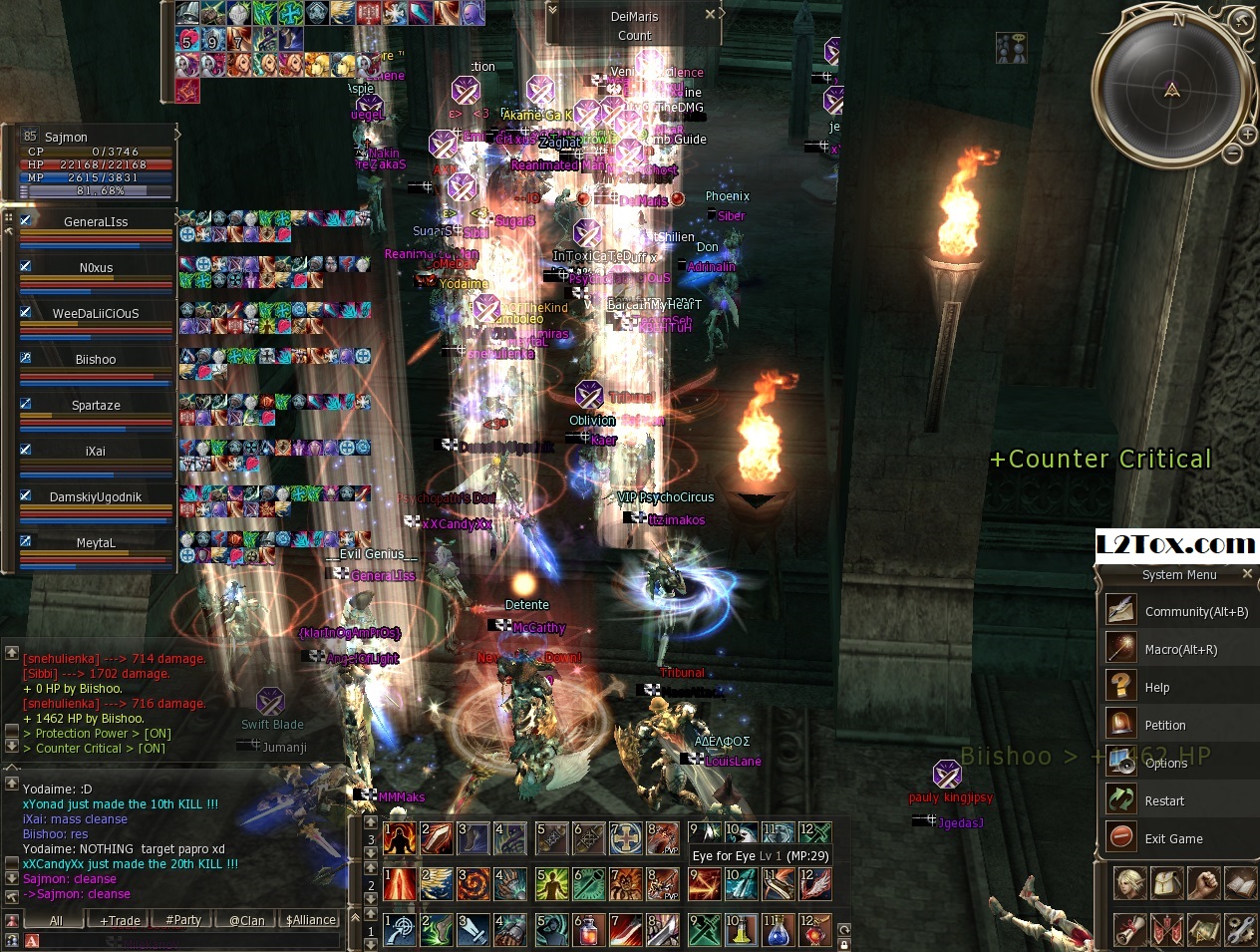Click the minimap zoom-out minus button
Viewport: 1260px width, 952px height.
pyautogui.click(x=1233, y=154)
